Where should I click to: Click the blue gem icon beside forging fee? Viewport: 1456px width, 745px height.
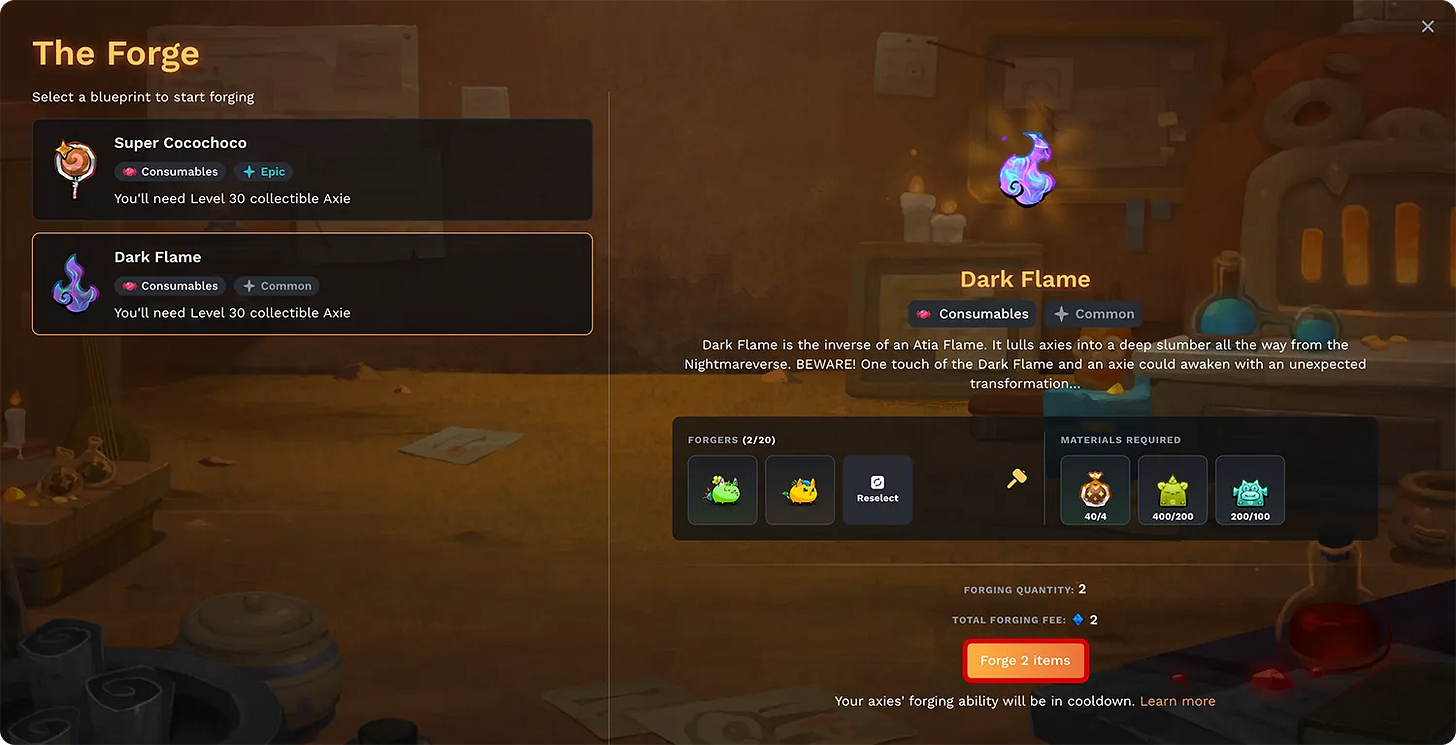[x=1078, y=619]
